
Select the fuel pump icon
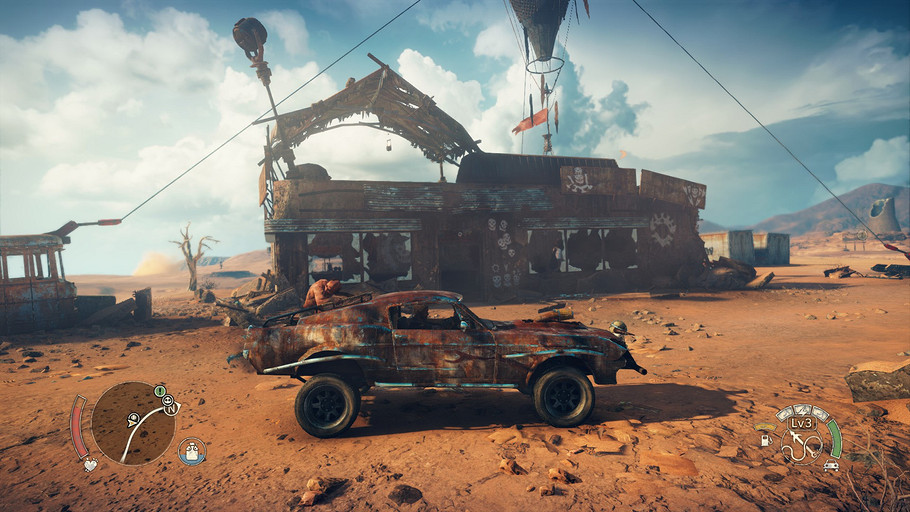(x=766, y=439)
